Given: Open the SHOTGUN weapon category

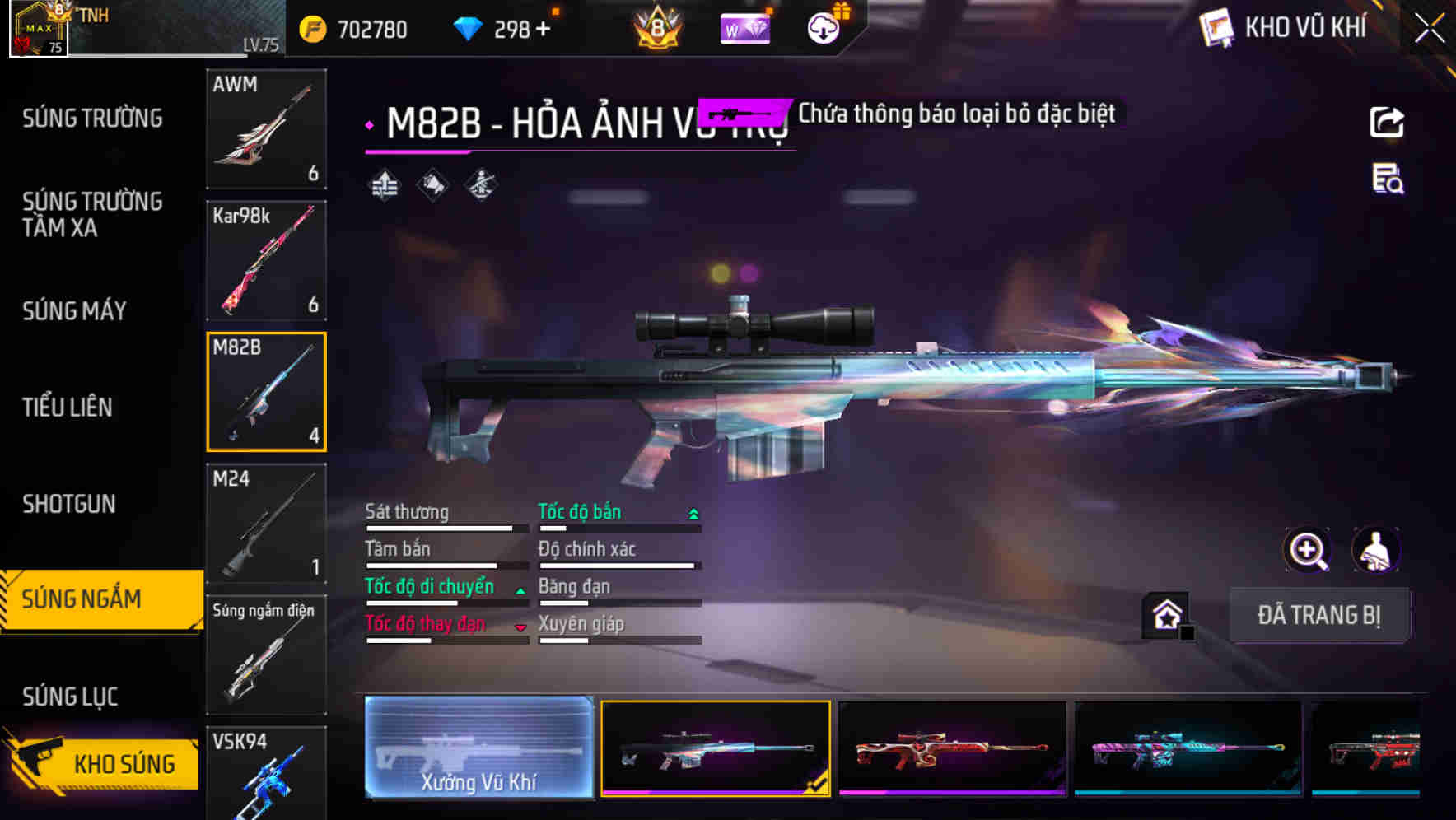Looking at the screenshot, I should 69,503.
